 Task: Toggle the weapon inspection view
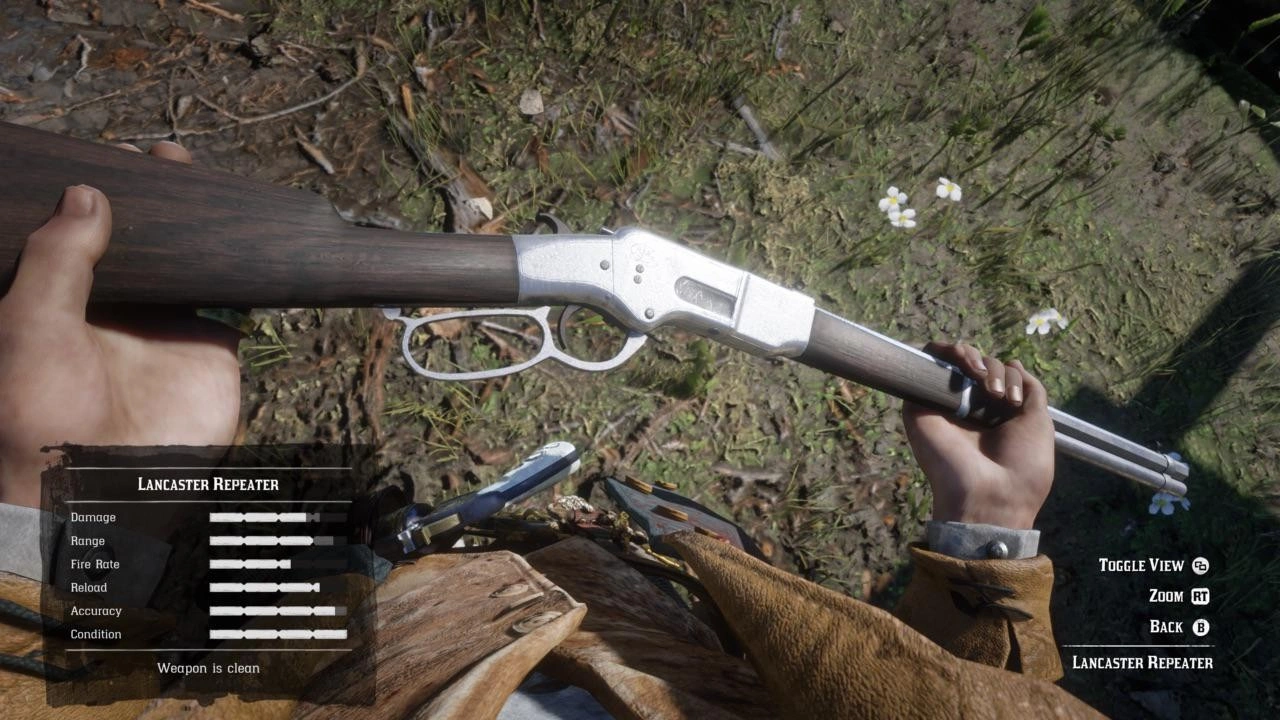coord(1160,565)
